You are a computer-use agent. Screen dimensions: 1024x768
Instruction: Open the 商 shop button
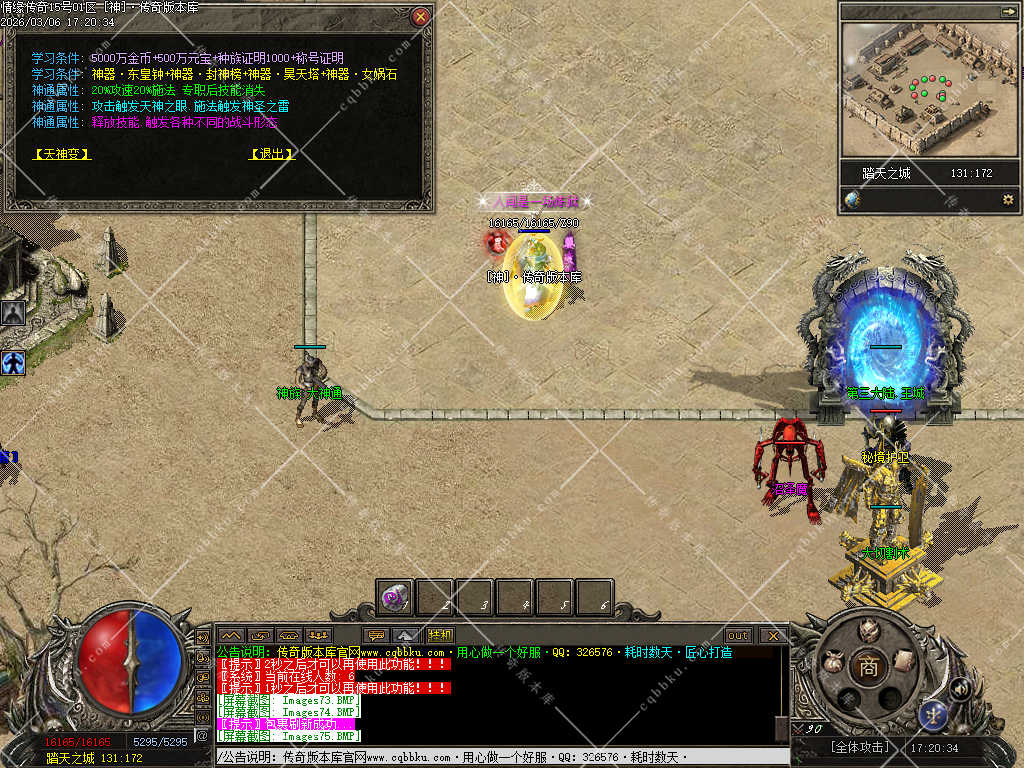(x=868, y=668)
